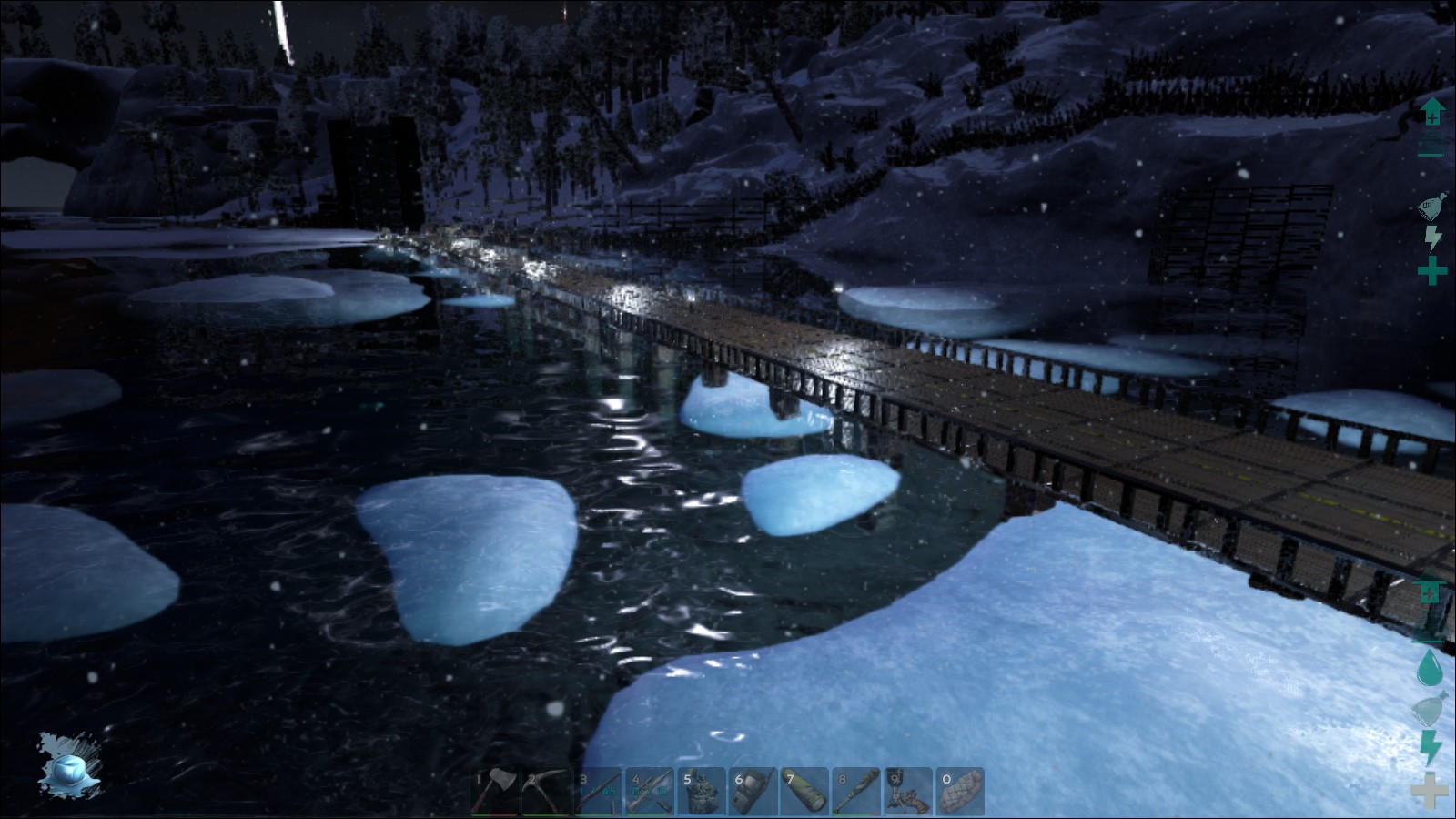1456x819 pixels.
Task: Select the wooden club in slot 8
Action: [857, 791]
